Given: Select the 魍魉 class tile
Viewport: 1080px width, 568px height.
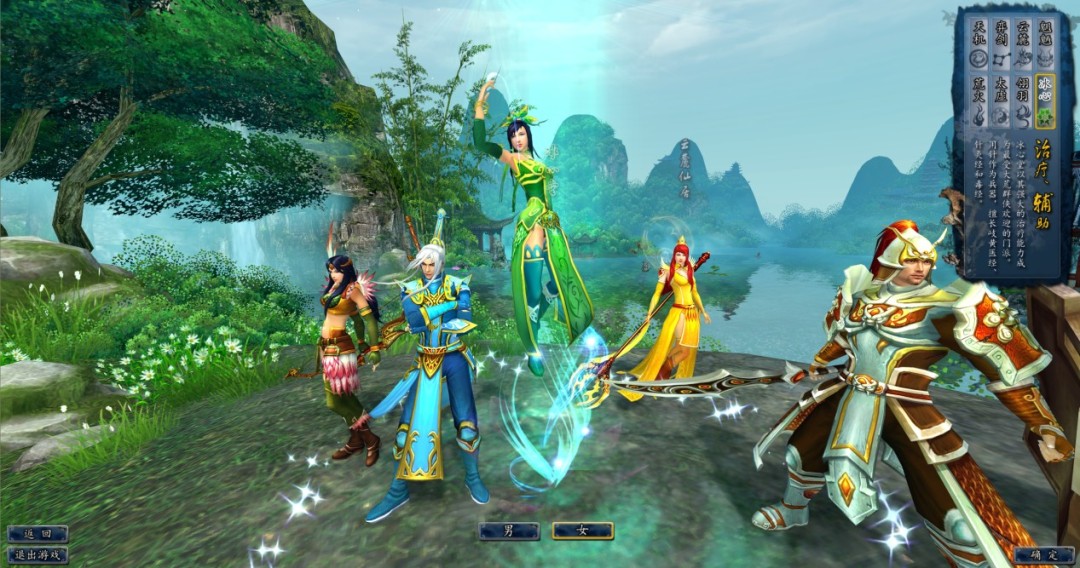Looking at the screenshot, I should pyautogui.click(x=1044, y=43).
